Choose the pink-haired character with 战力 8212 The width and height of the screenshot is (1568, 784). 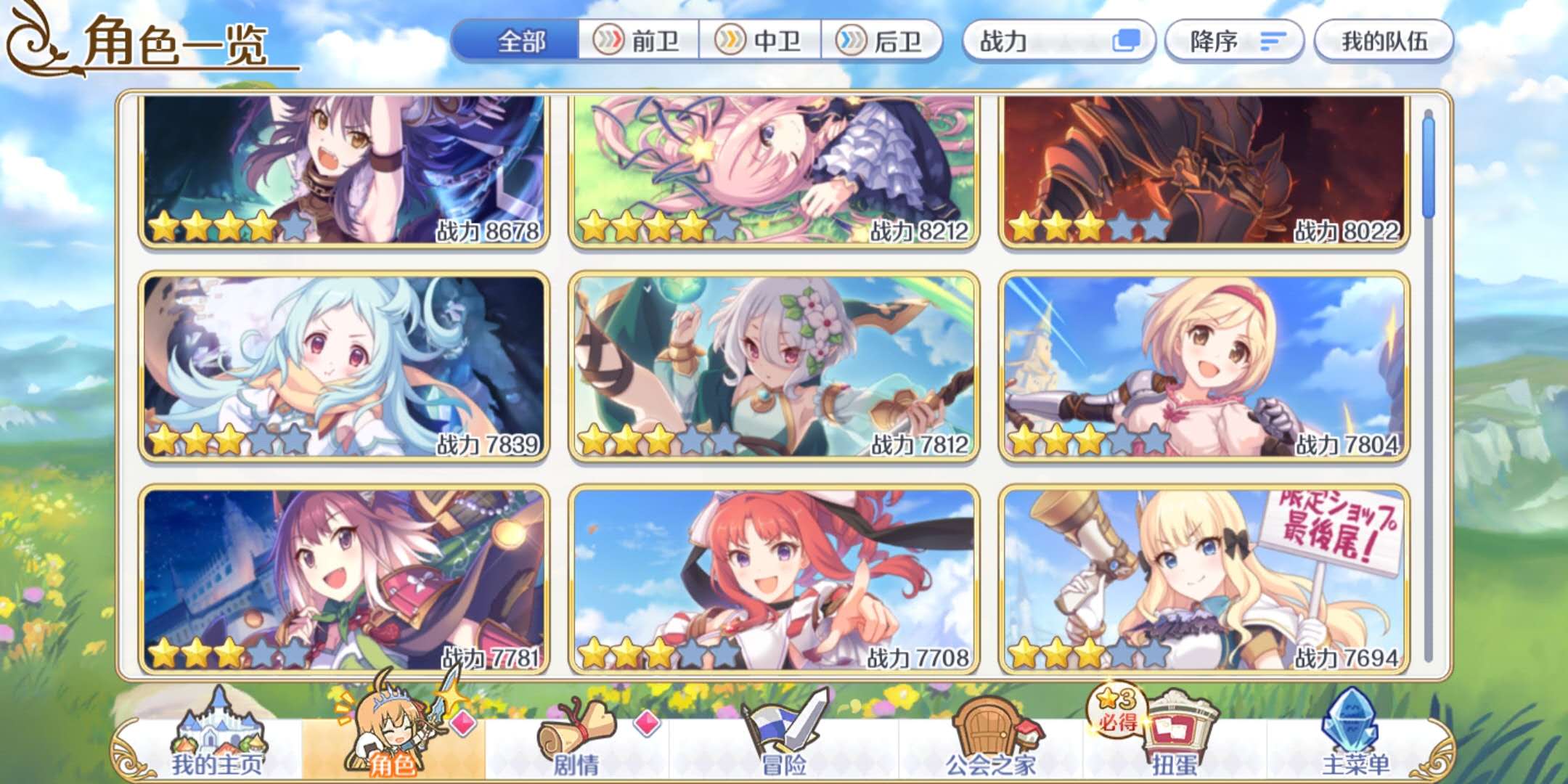[774, 171]
